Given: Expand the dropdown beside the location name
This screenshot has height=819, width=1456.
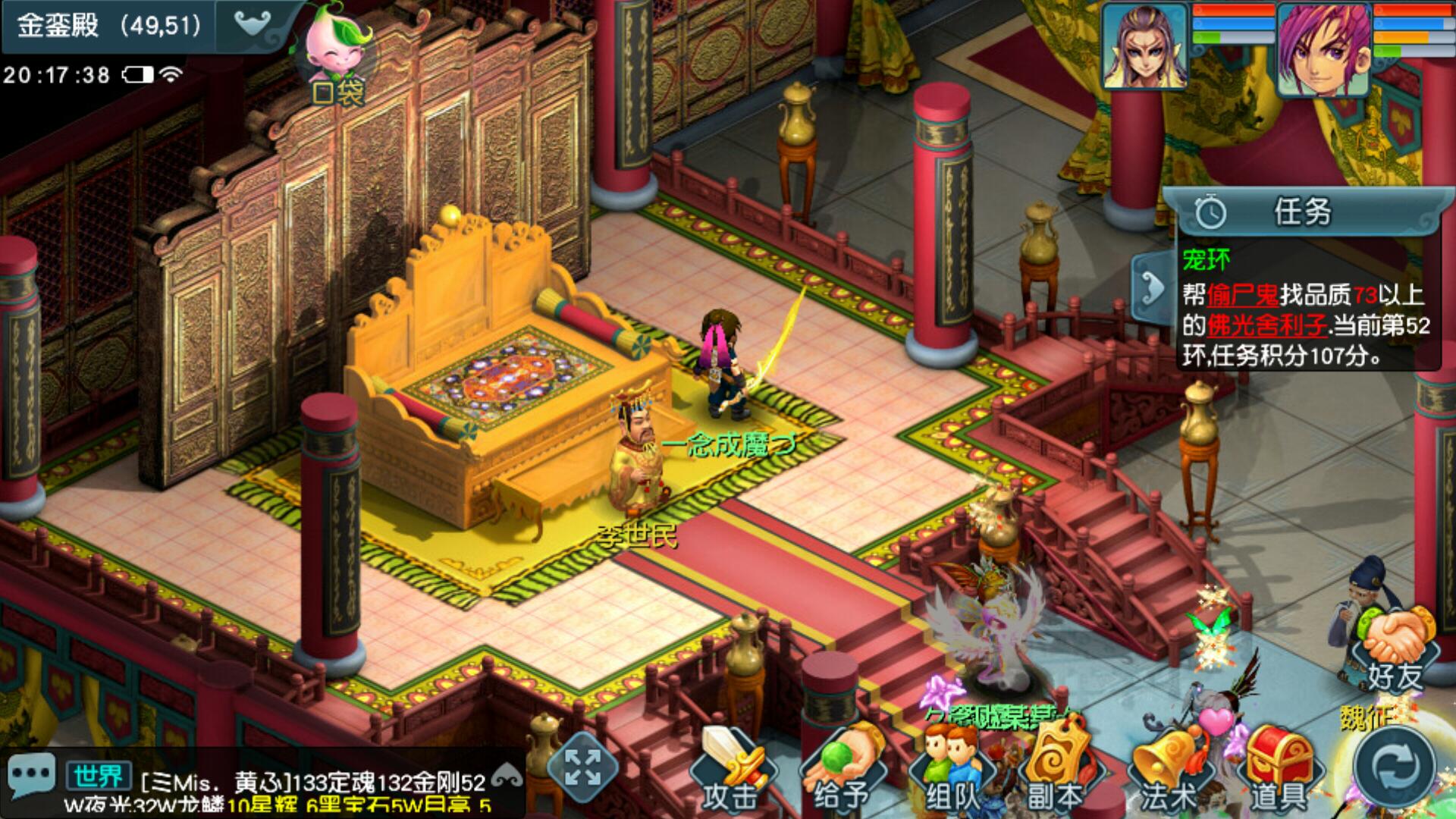Looking at the screenshot, I should (x=253, y=25).
